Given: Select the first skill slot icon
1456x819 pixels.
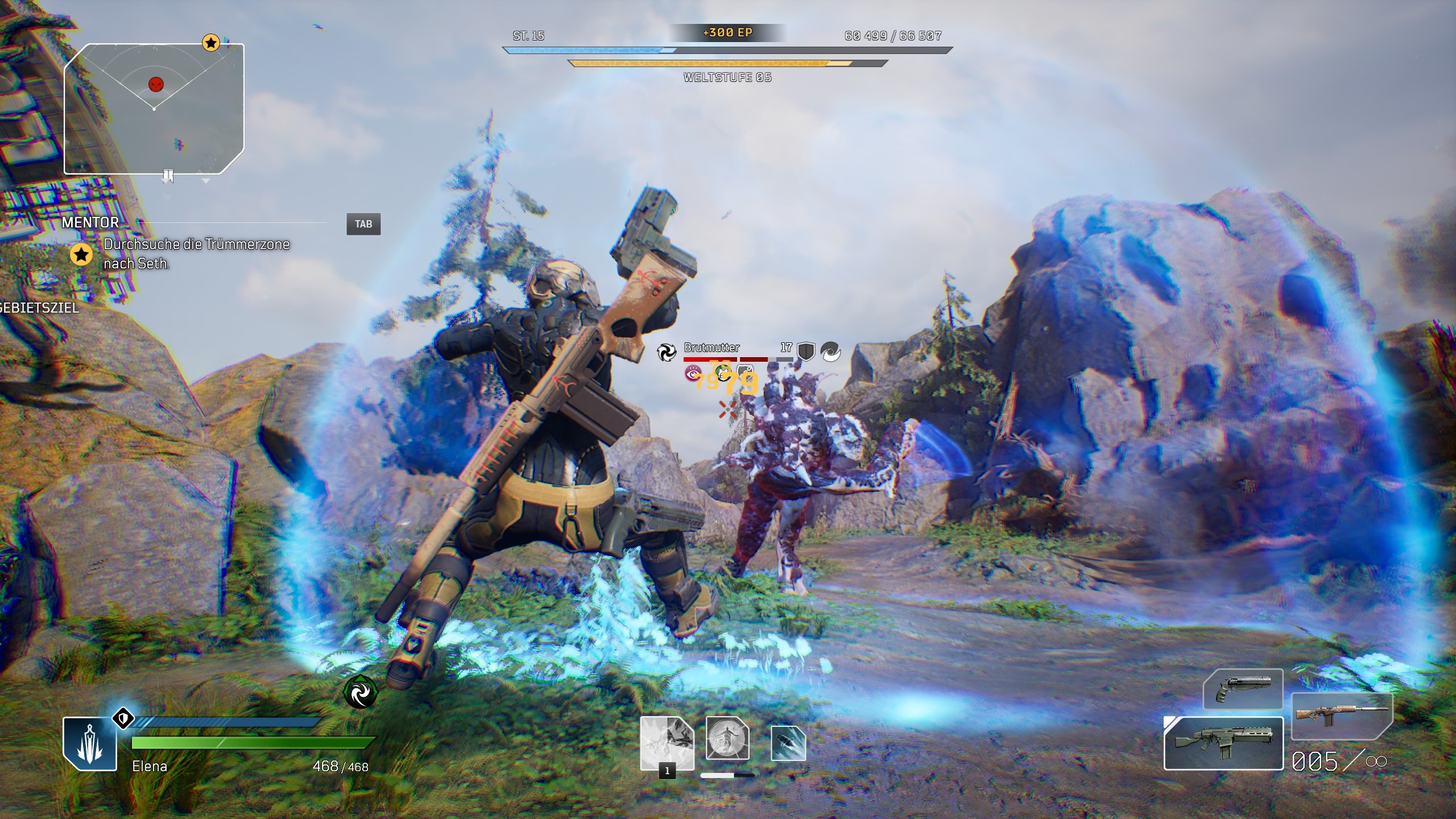Looking at the screenshot, I should pos(667,743).
